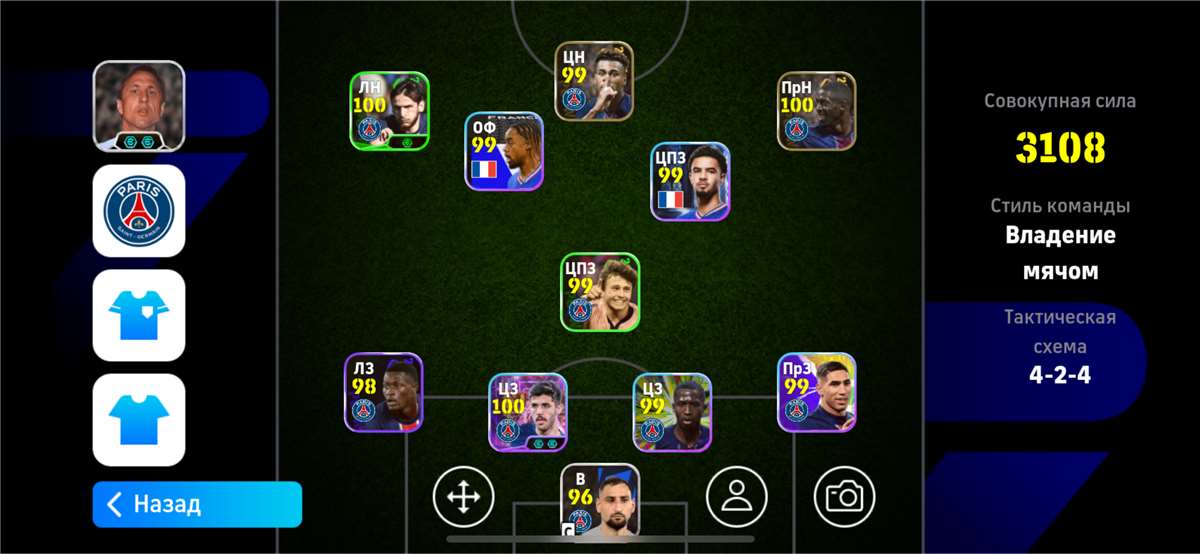Select the ЦЗ 99 centre back card

click(672, 412)
